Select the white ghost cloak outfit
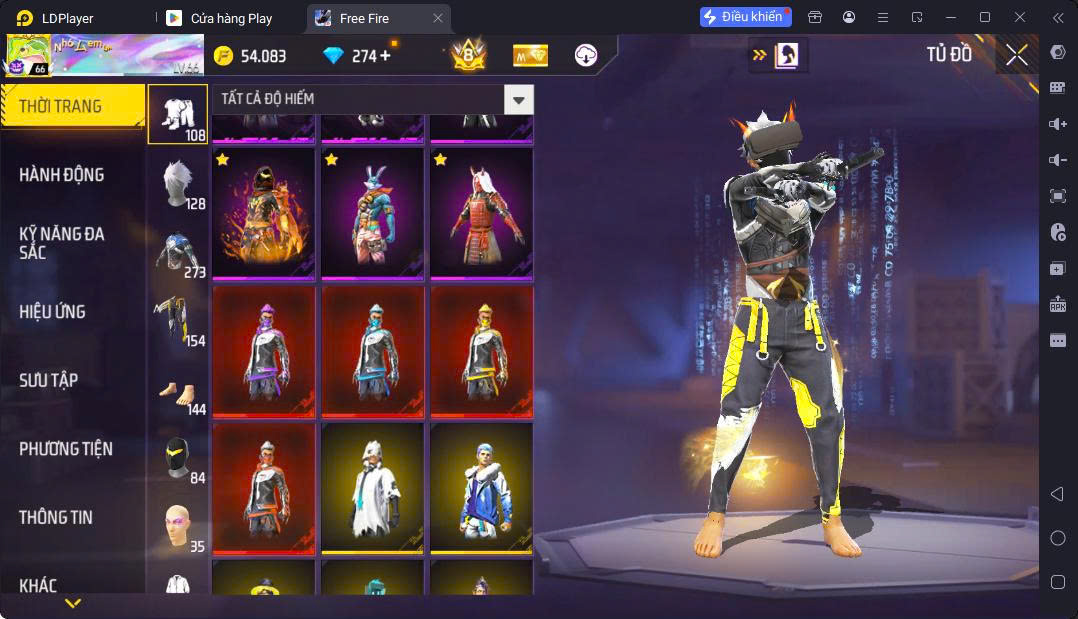1078x619 pixels. pos(372,489)
